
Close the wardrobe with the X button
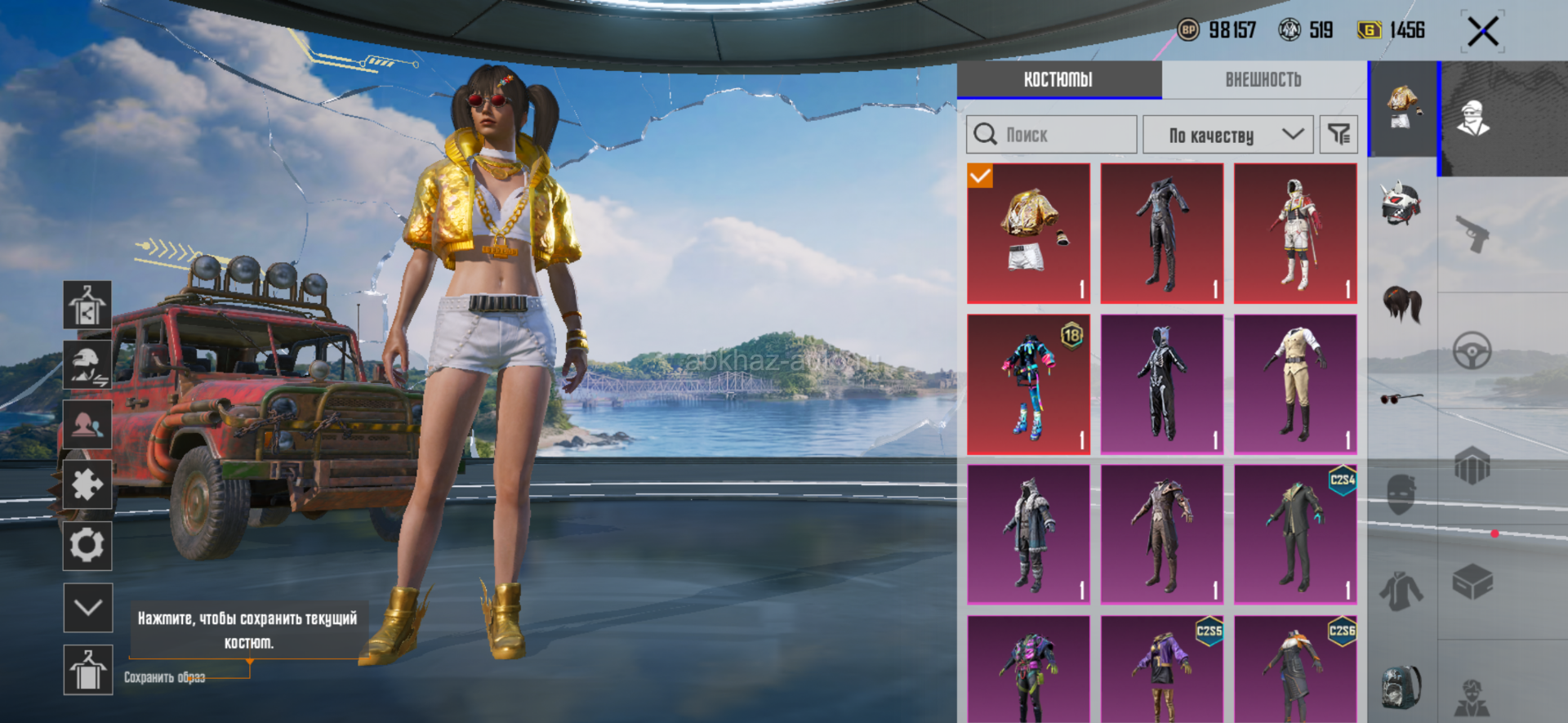point(1482,33)
